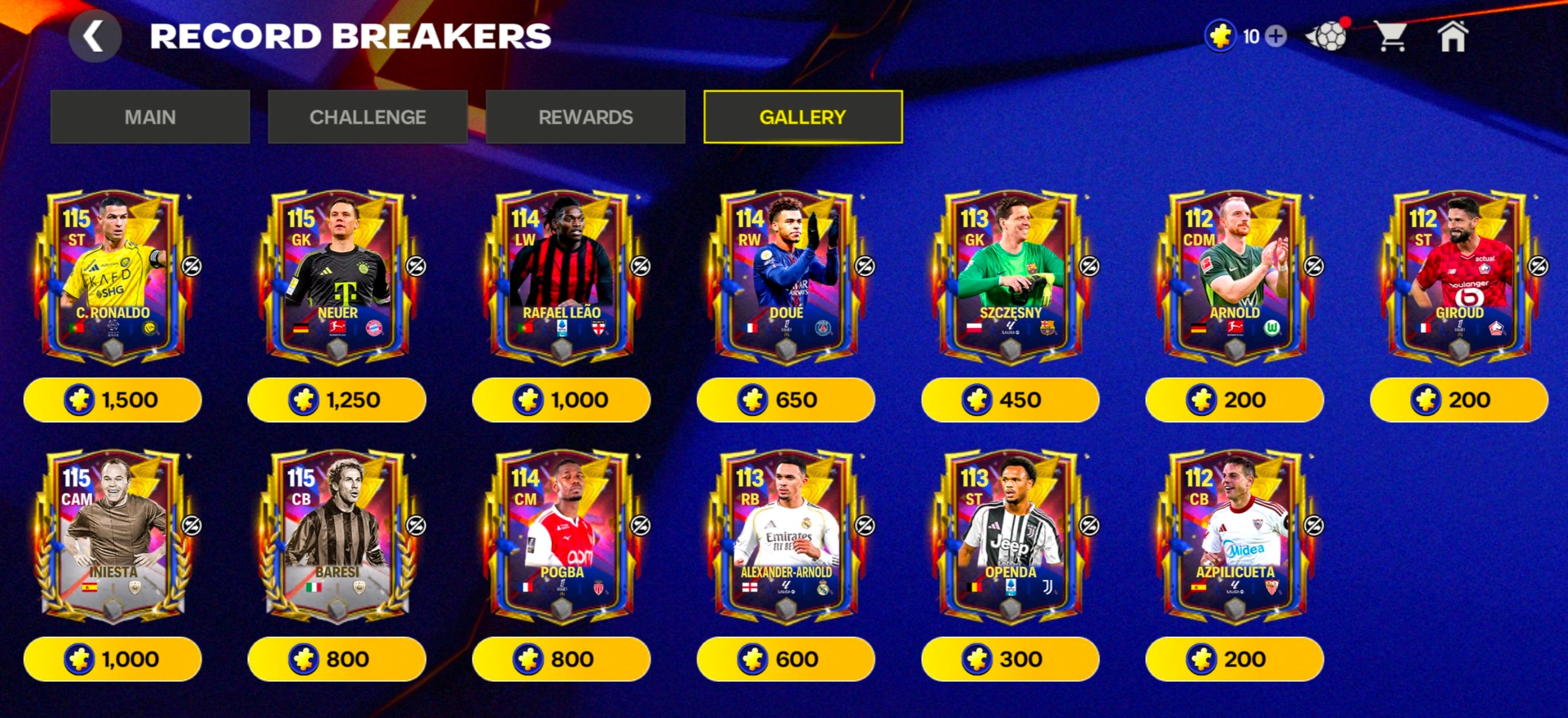Open the Challenge tab
The image size is (1568, 718).
click(x=367, y=117)
